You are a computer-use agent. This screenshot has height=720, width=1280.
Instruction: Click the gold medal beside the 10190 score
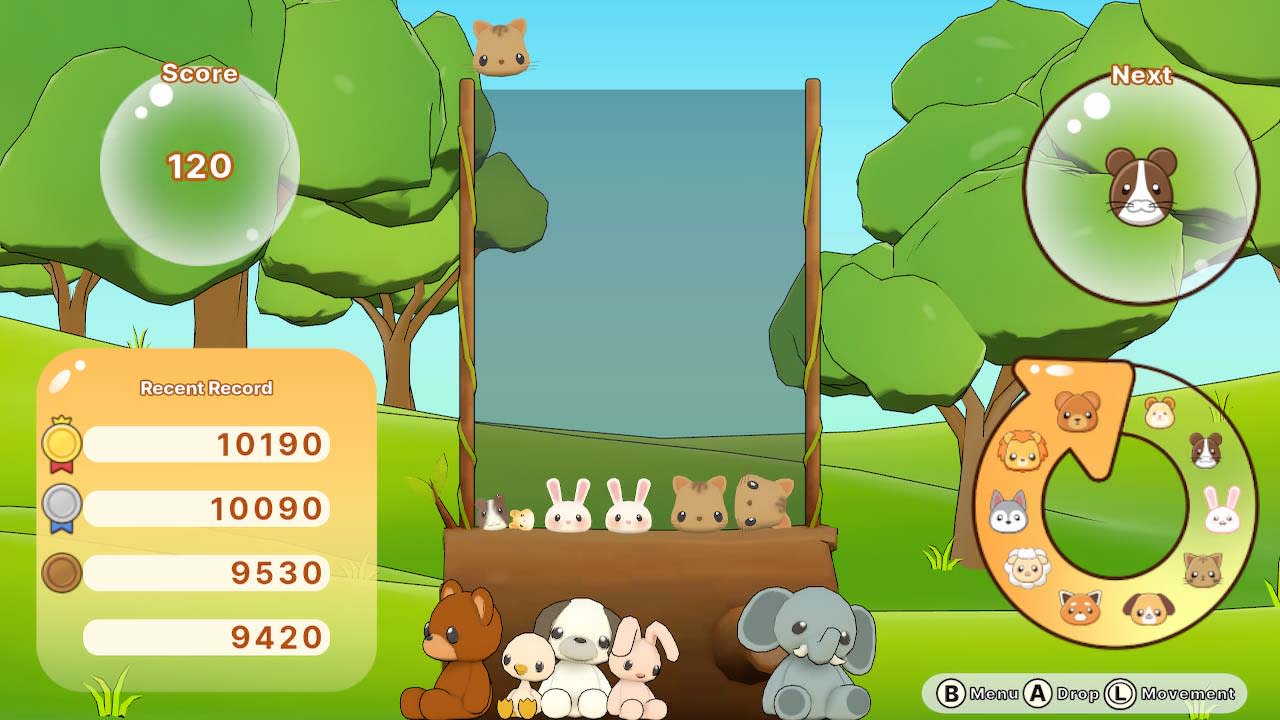(x=62, y=442)
